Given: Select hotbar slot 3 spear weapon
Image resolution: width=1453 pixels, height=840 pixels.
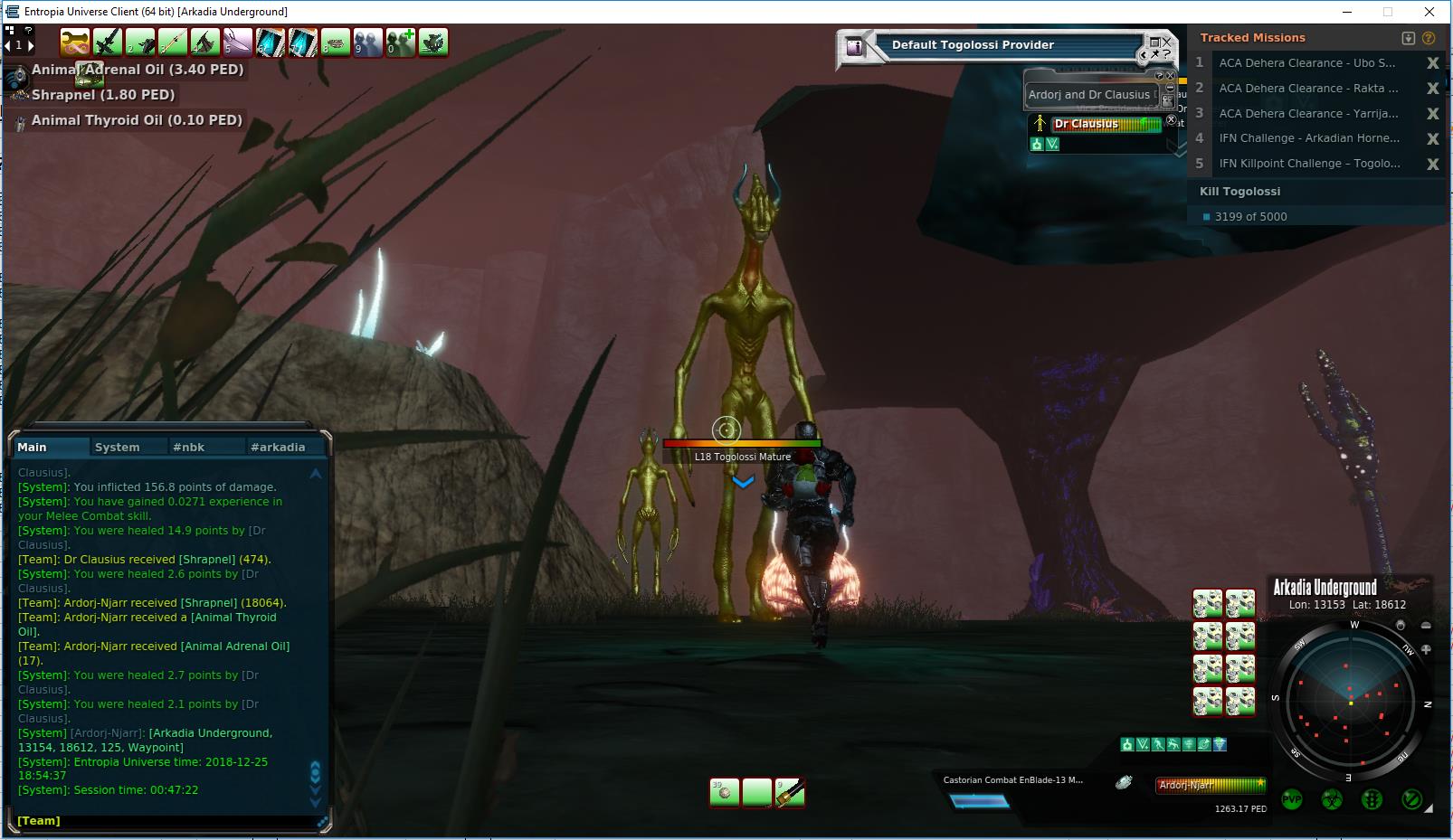Looking at the screenshot, I should [x=172, y=42].
